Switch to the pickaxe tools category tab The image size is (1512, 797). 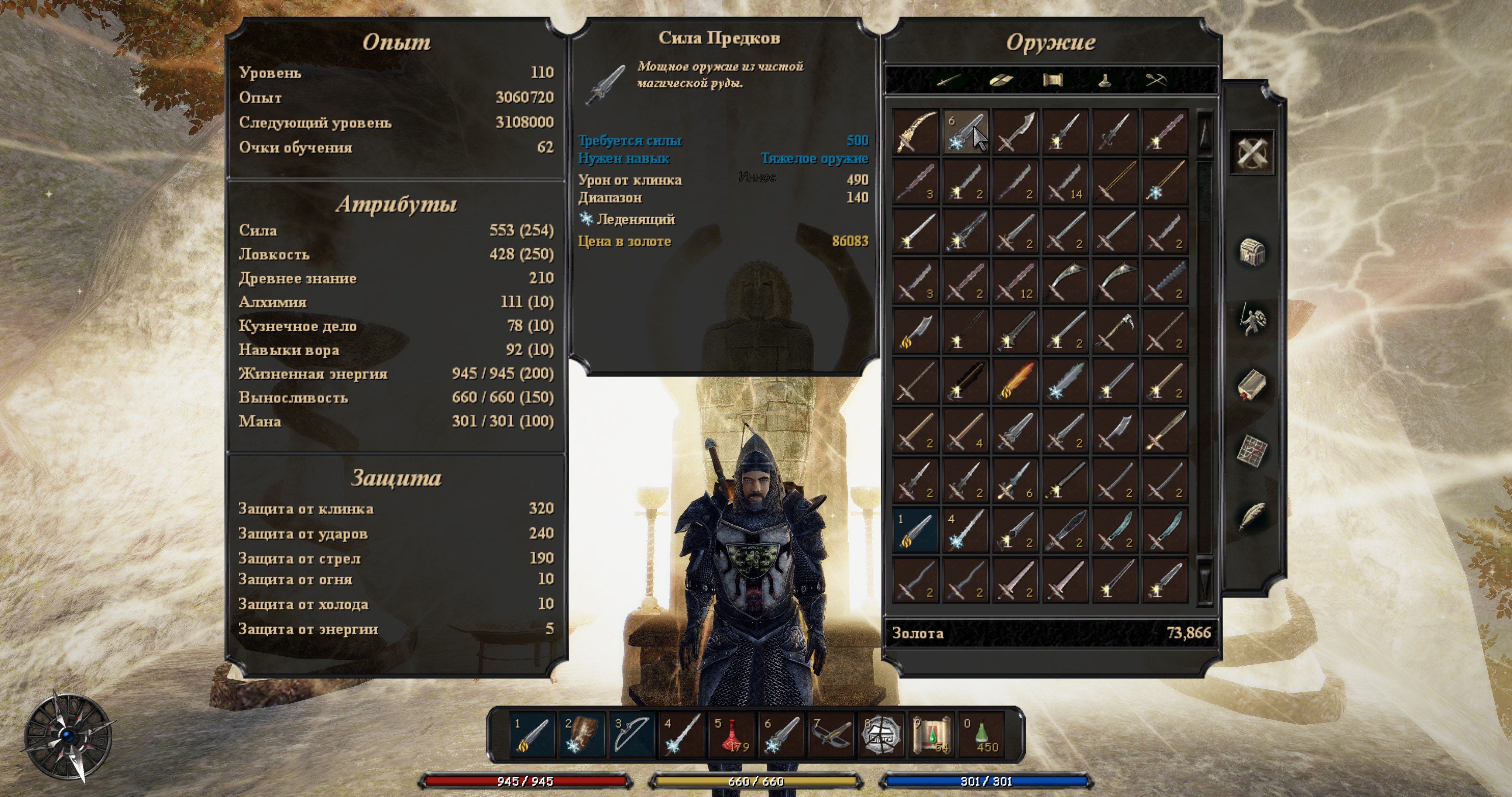(x=1156, y=80)
